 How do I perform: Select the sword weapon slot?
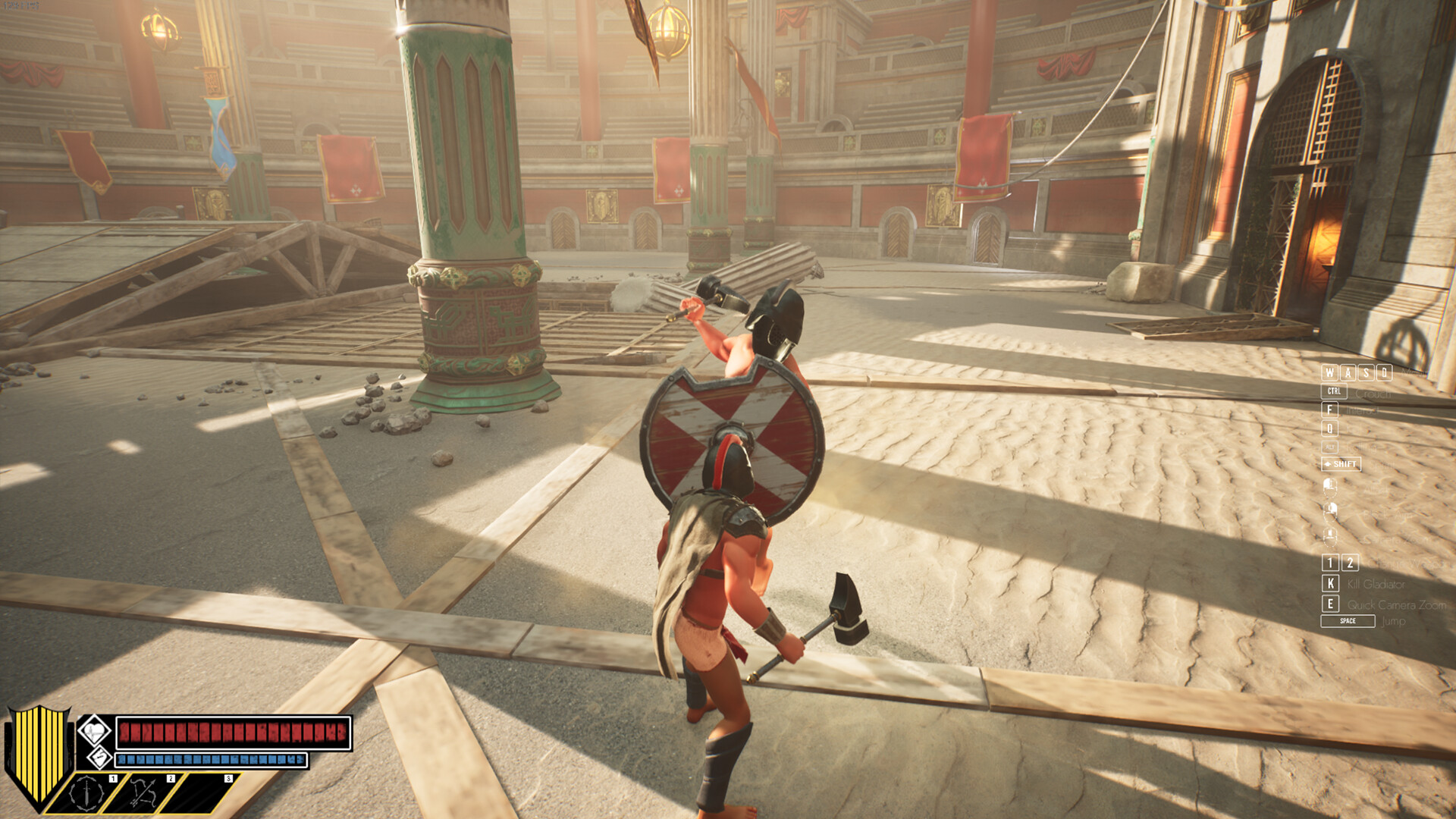pyautogui.click(x=87, y=793)
